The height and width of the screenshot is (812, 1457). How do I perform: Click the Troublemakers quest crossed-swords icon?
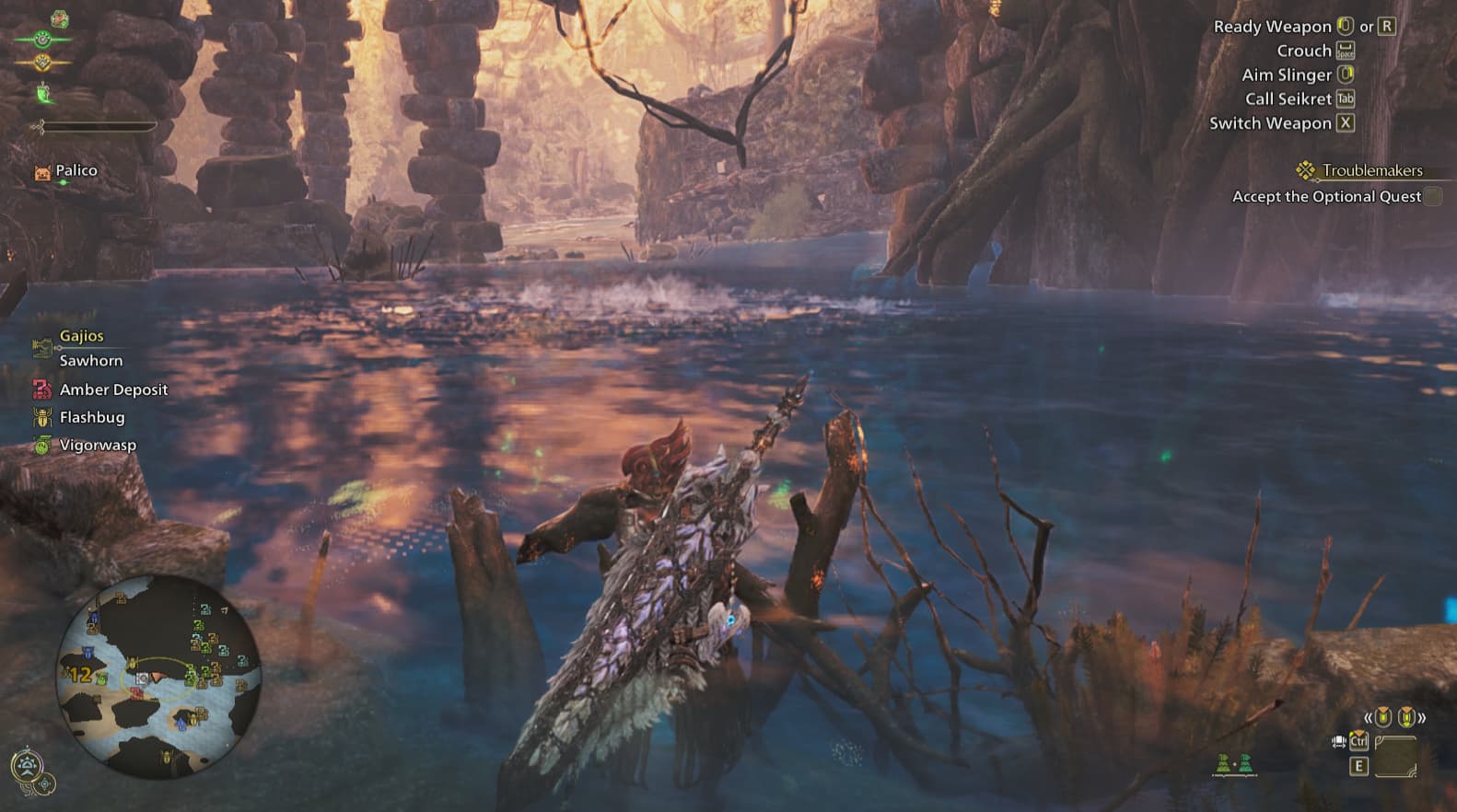click(1305, 170)
